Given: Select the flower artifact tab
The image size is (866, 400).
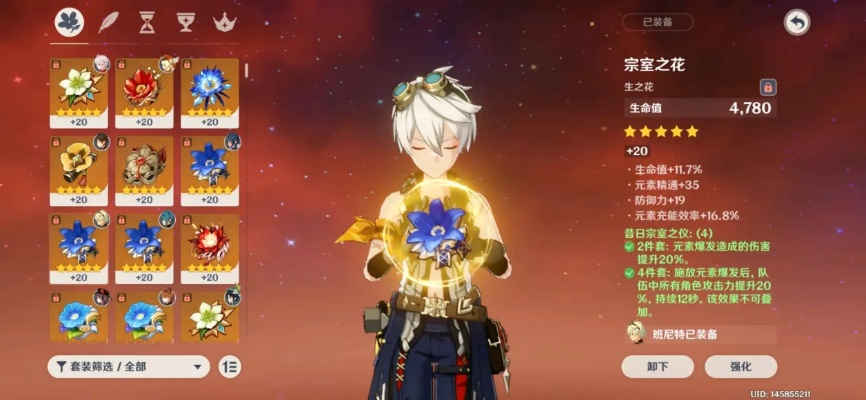Looking at the screenshot, I should [69, 21].
